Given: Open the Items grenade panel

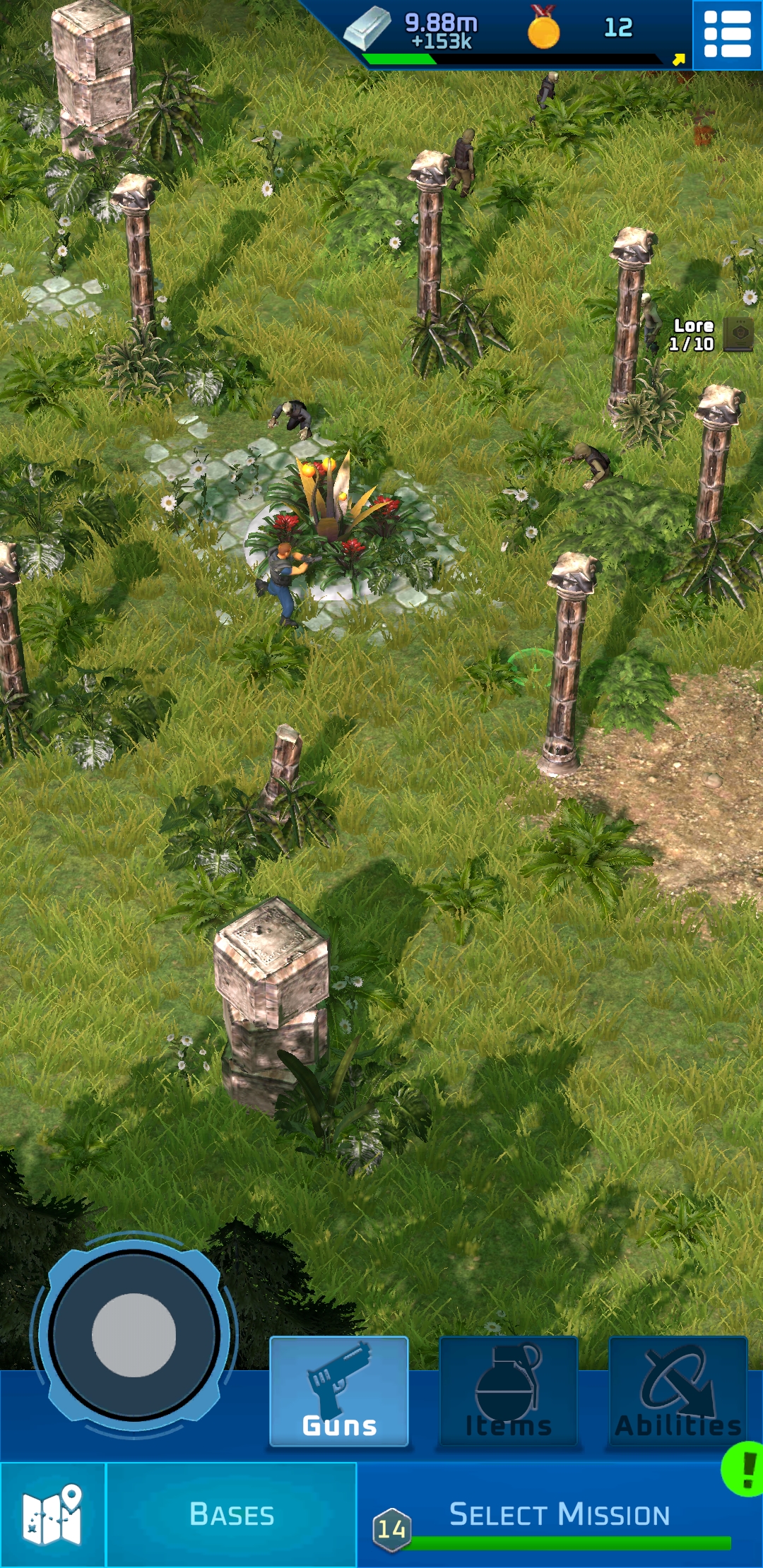Looking at the screenshot, I should click(x=509, y=1391).
